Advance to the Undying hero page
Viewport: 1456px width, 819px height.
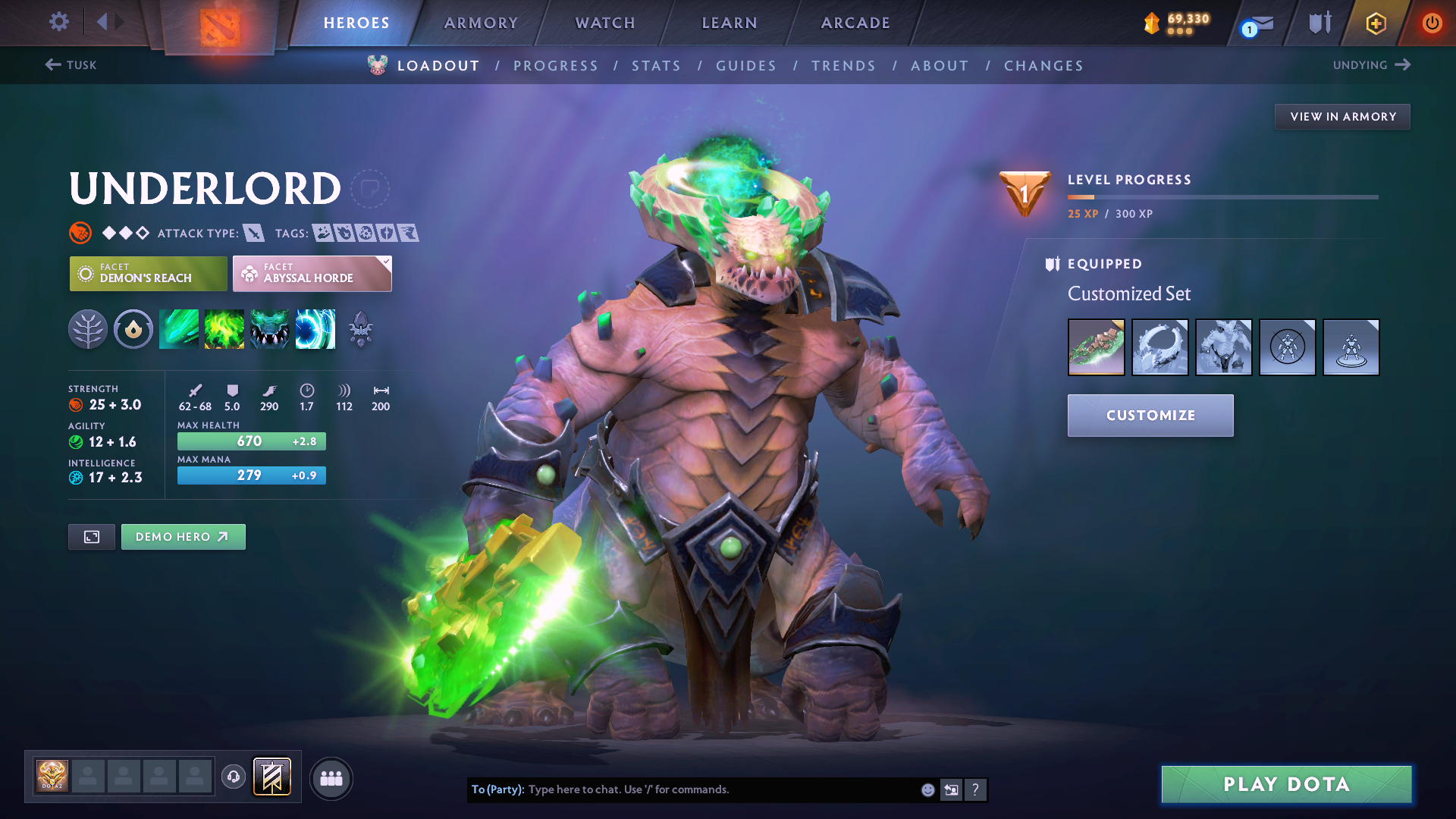(1371, 65)
